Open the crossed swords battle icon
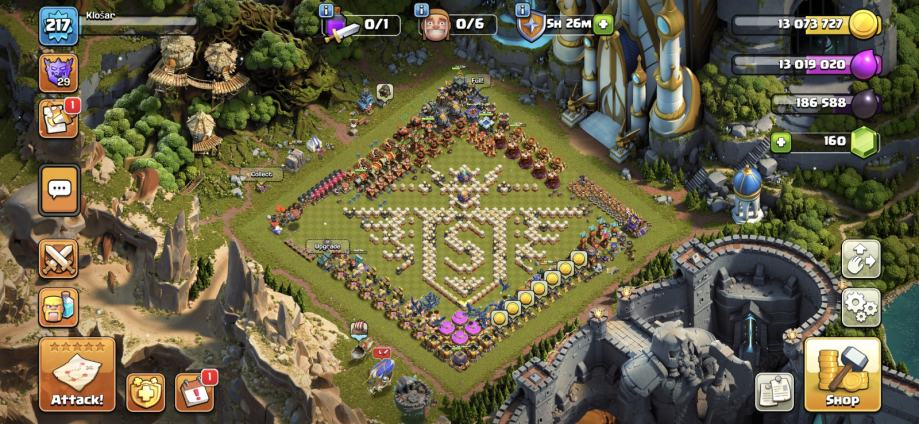The height and width of the screenshot is (424, 919). [59, 258]
